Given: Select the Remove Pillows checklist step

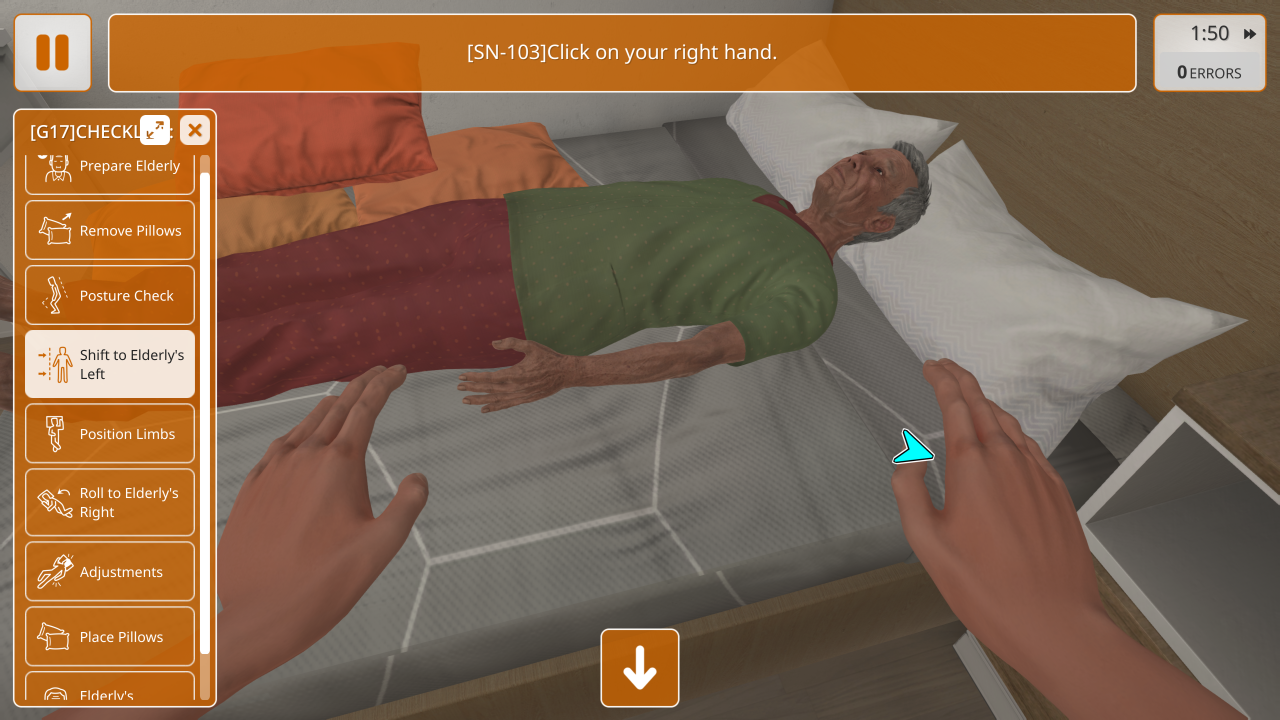Looking at the screenshot, I should [110, 230].
